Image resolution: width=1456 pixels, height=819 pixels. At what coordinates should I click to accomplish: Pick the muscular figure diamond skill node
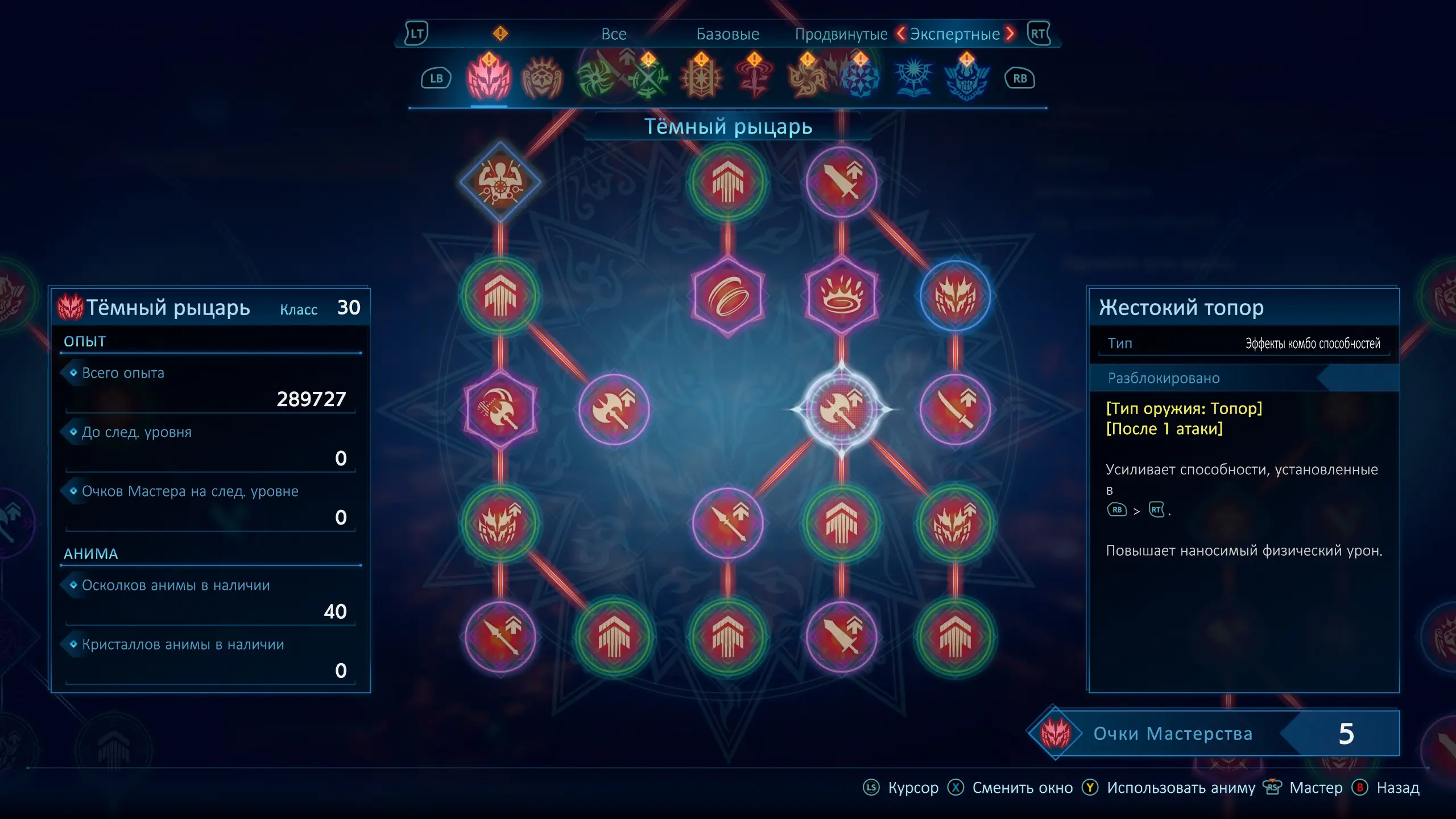[x=500, y=182]
